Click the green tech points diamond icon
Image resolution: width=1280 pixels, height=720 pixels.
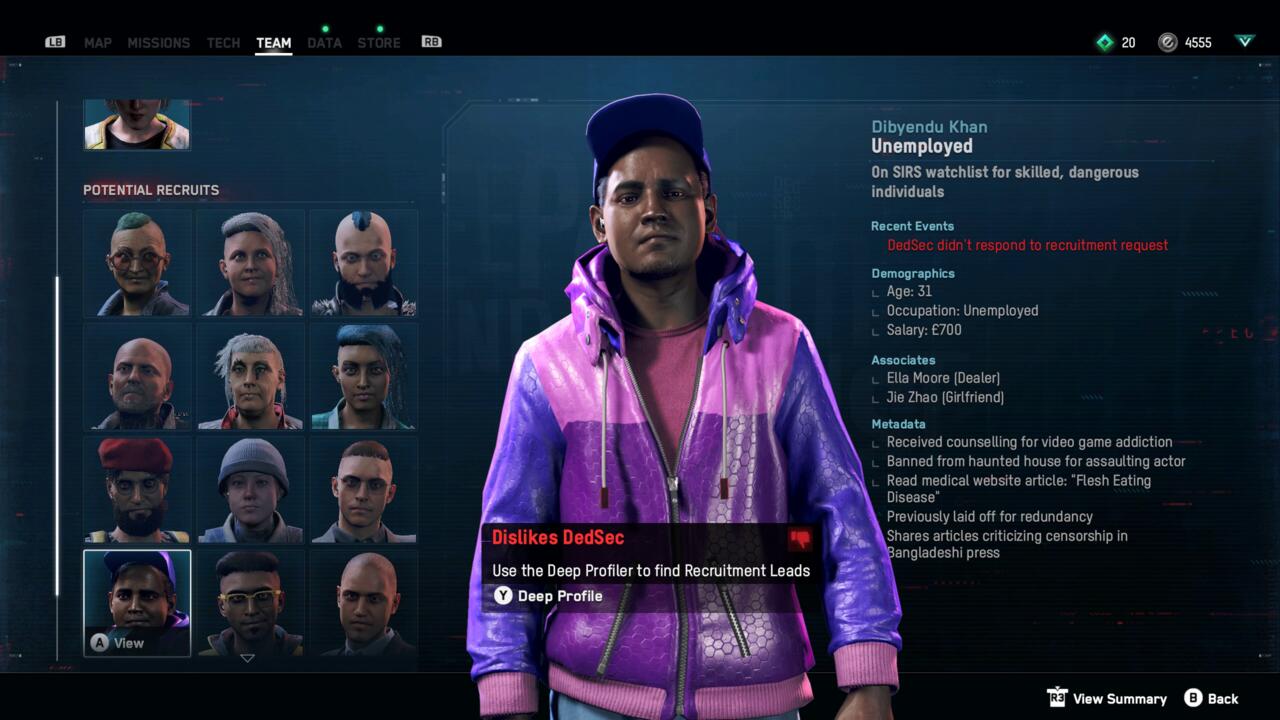tap(1104, 42)
